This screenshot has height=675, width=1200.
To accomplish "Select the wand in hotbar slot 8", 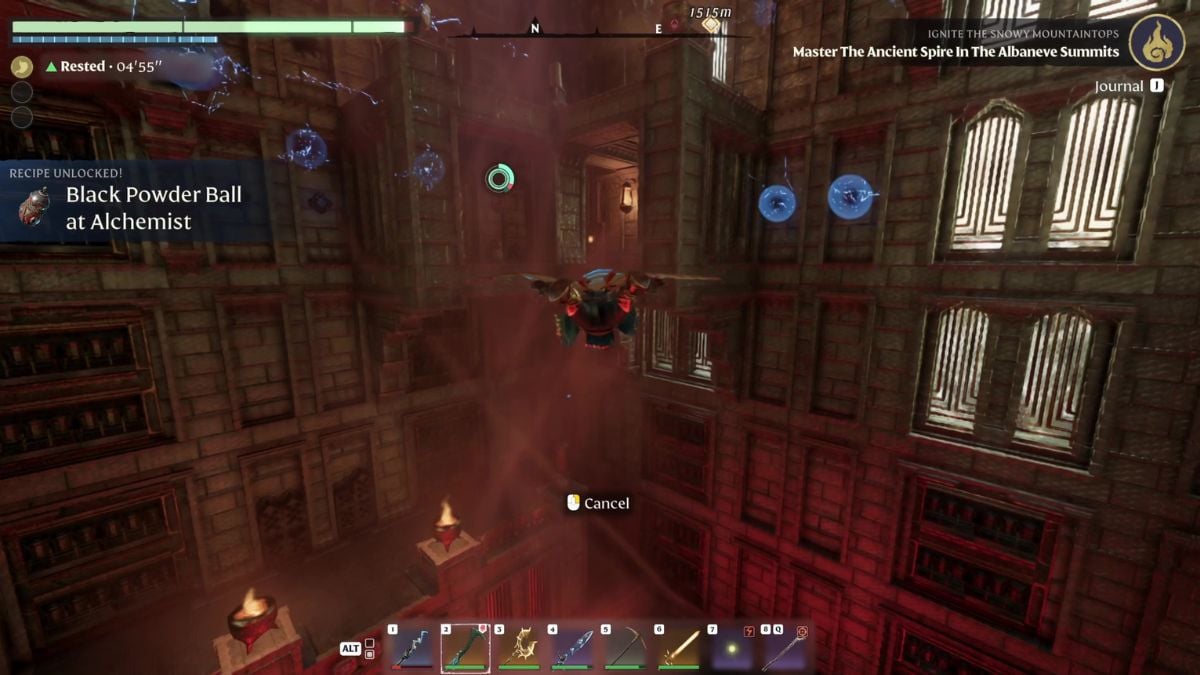I will [x=783, y=648].
